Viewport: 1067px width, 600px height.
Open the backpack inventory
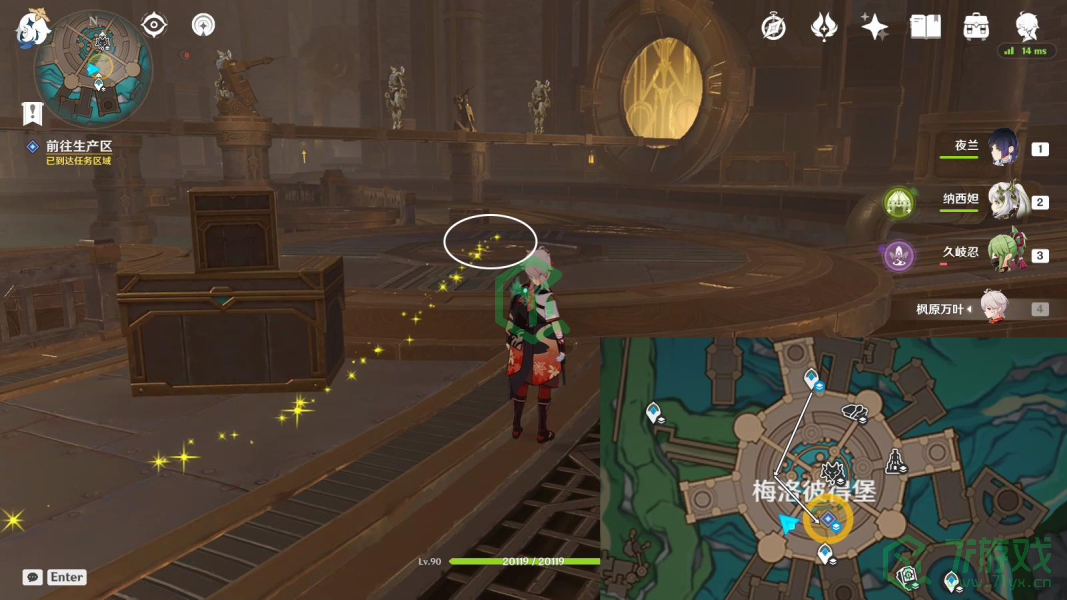pos(977,27)
